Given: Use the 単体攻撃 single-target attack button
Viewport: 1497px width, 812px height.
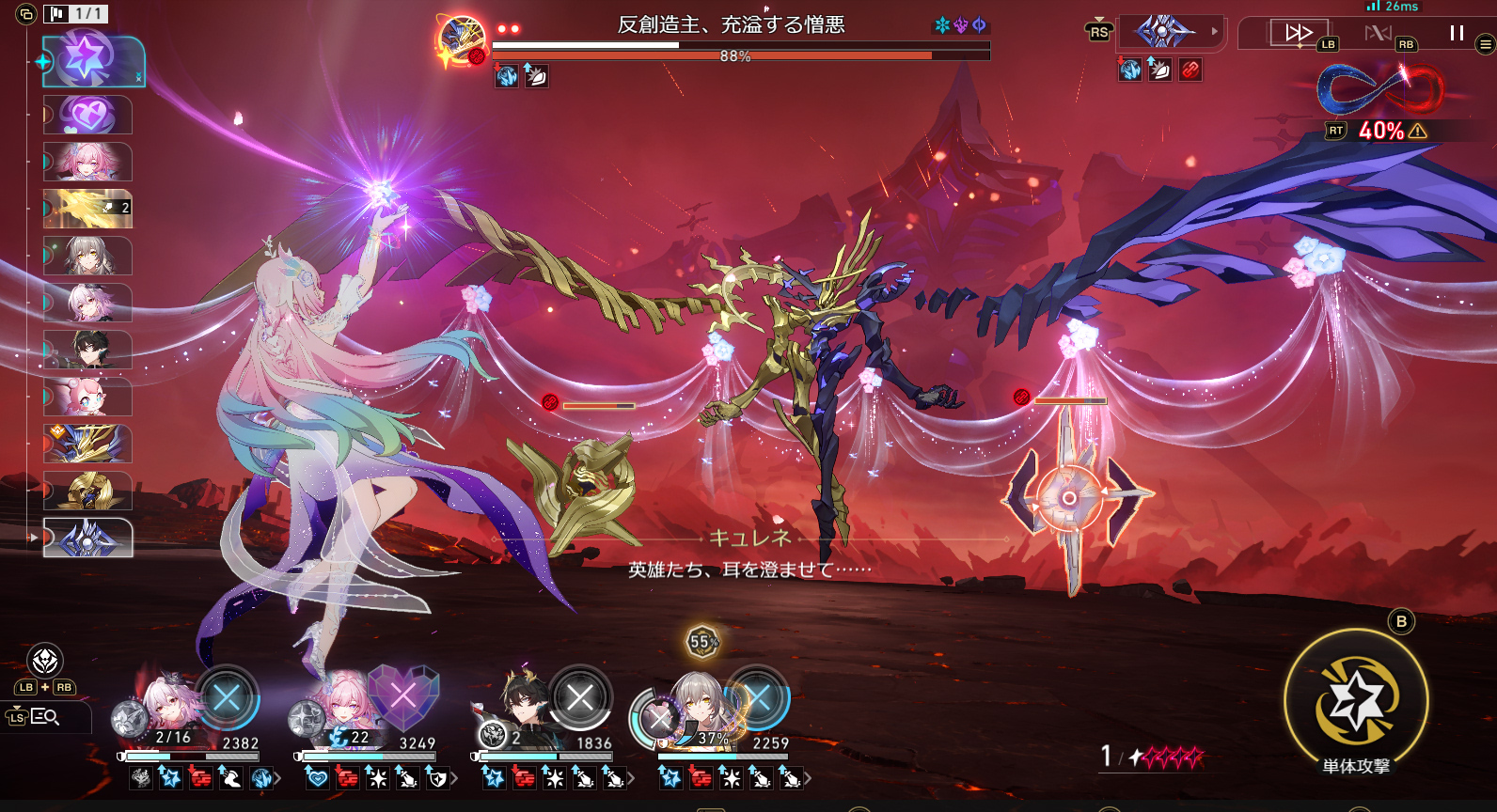Looking at the screenshot, I should pos(1355,700).
